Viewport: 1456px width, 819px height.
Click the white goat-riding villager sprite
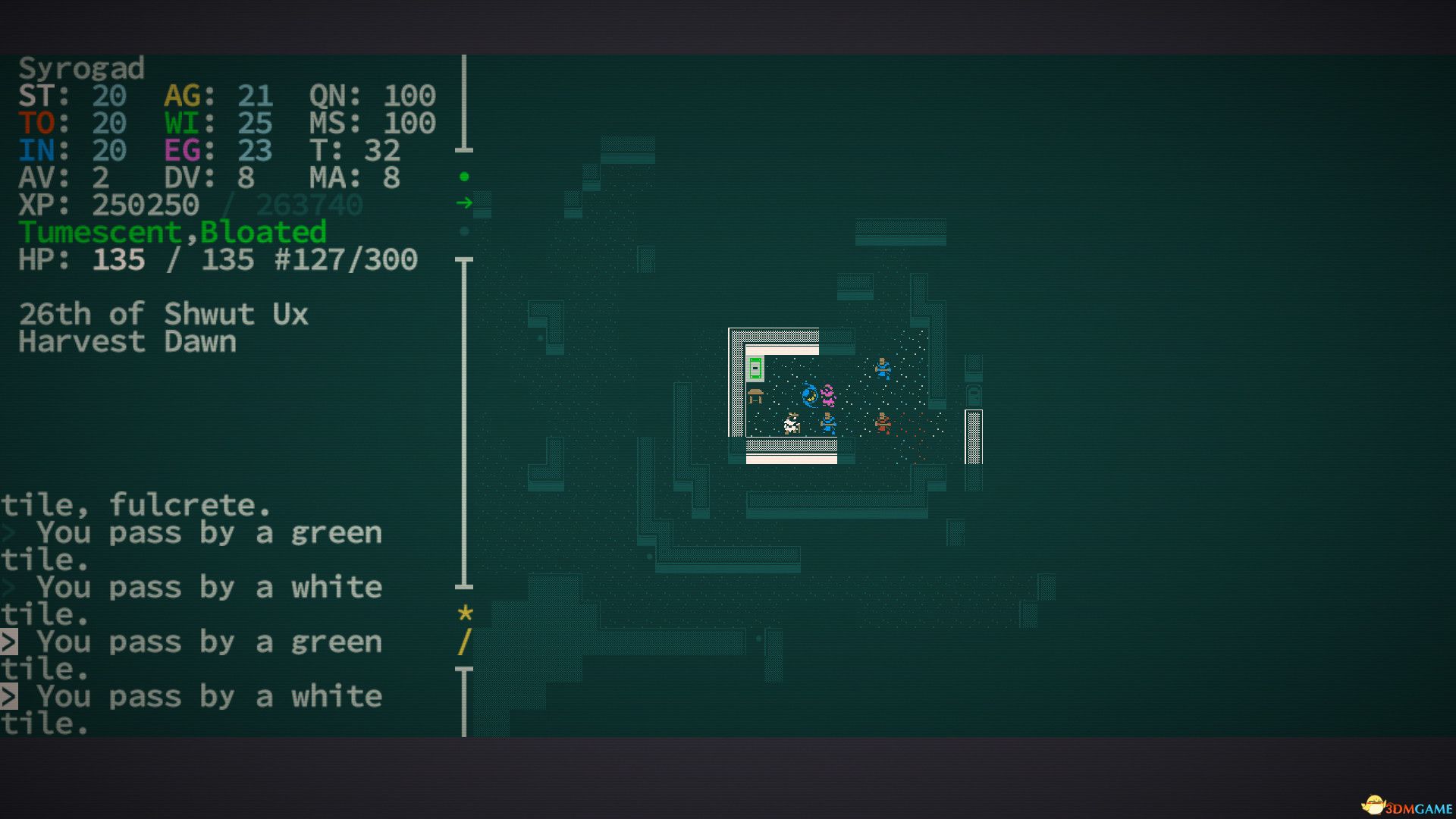792,424
